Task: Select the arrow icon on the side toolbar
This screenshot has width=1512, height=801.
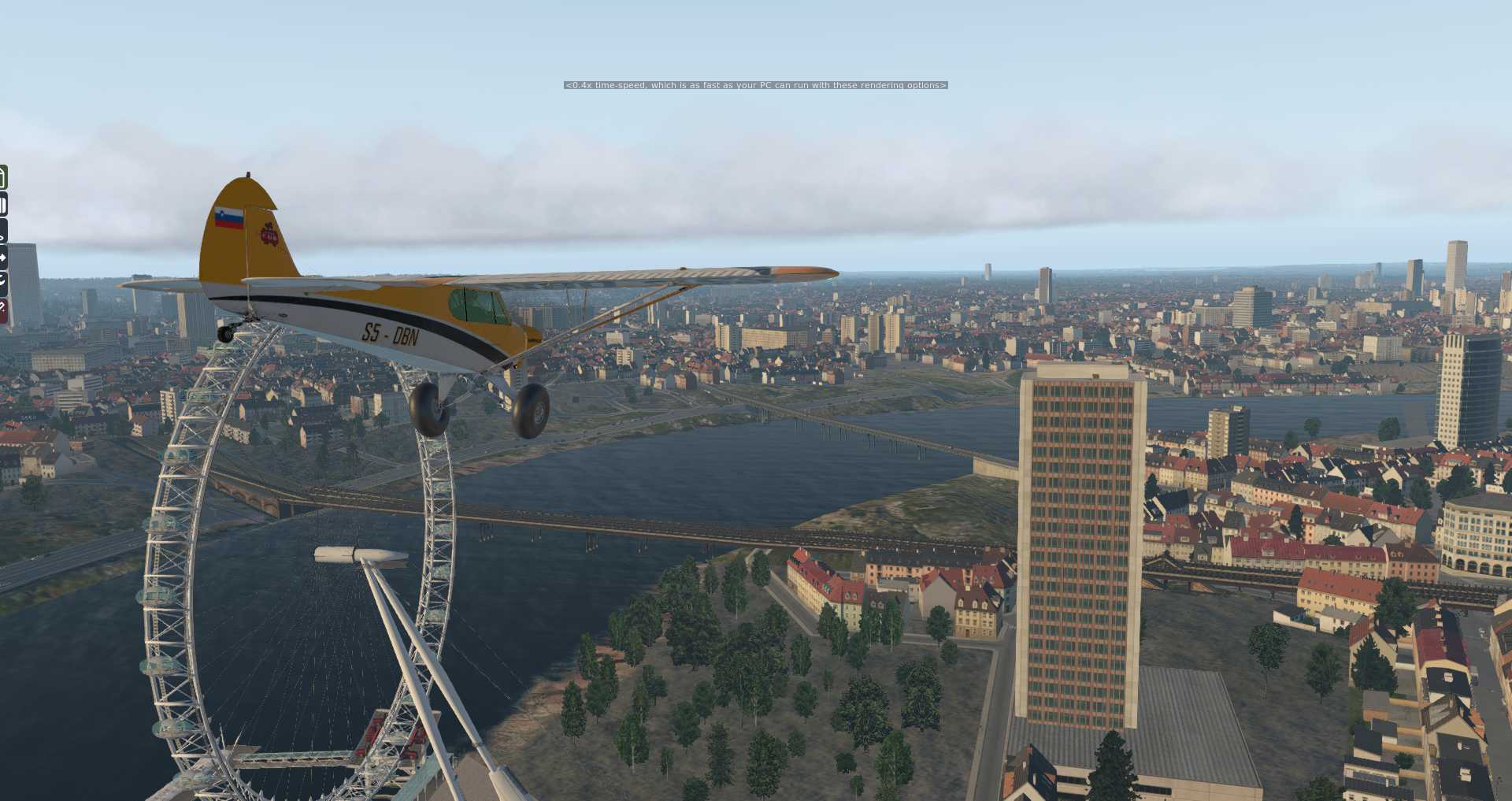Action: coord(3,257)
